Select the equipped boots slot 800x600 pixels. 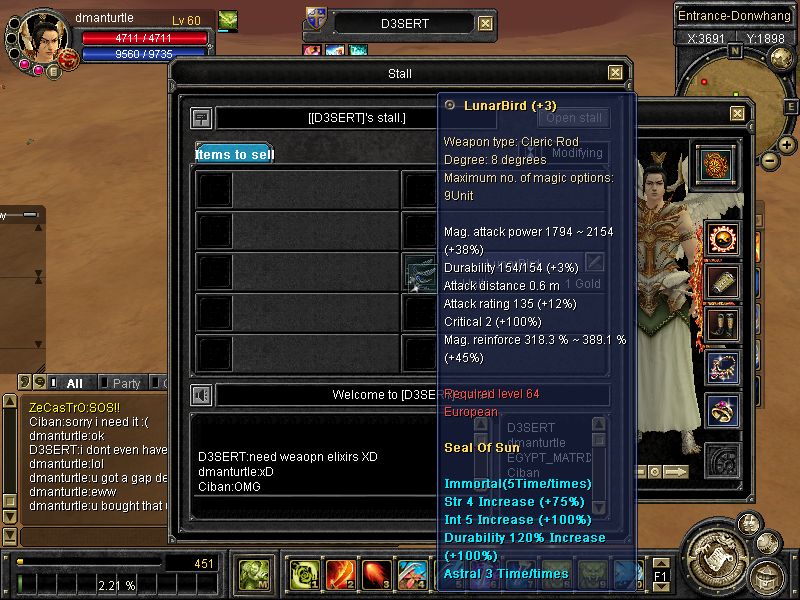[x=723, y=324]
